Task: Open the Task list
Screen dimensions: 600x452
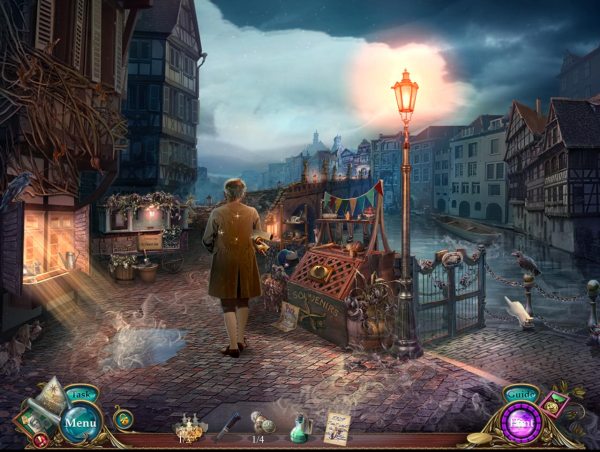Action: click(81, 394)
